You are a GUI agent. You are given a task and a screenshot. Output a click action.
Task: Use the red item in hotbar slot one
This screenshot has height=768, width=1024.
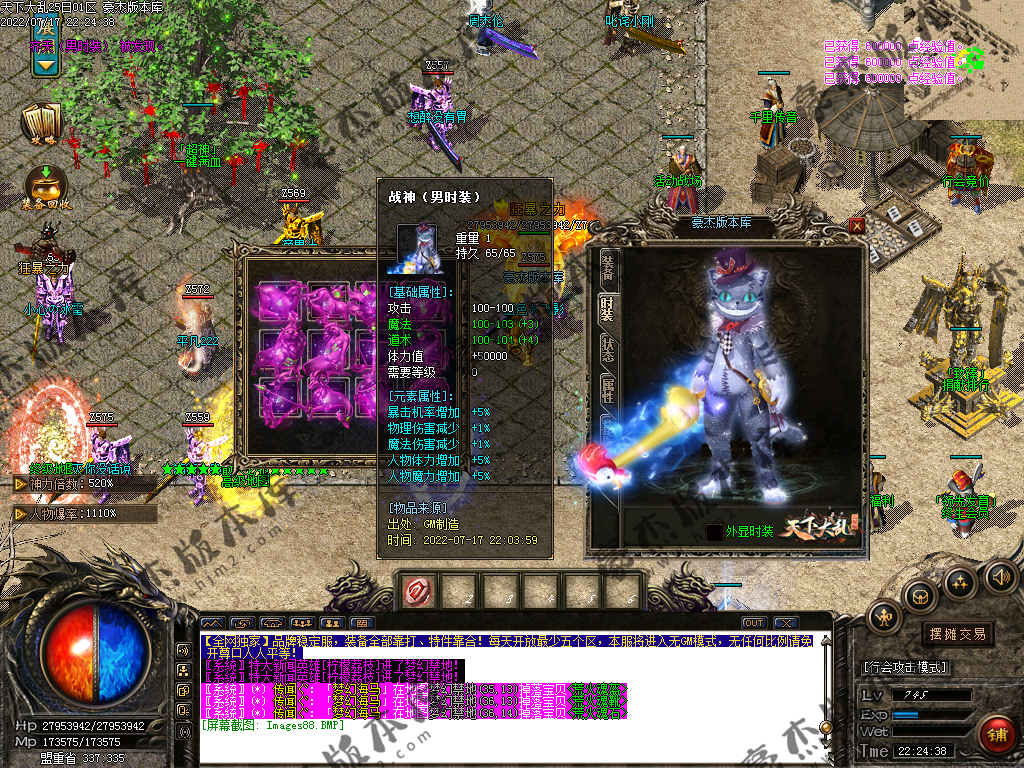(x=417, y=592)
